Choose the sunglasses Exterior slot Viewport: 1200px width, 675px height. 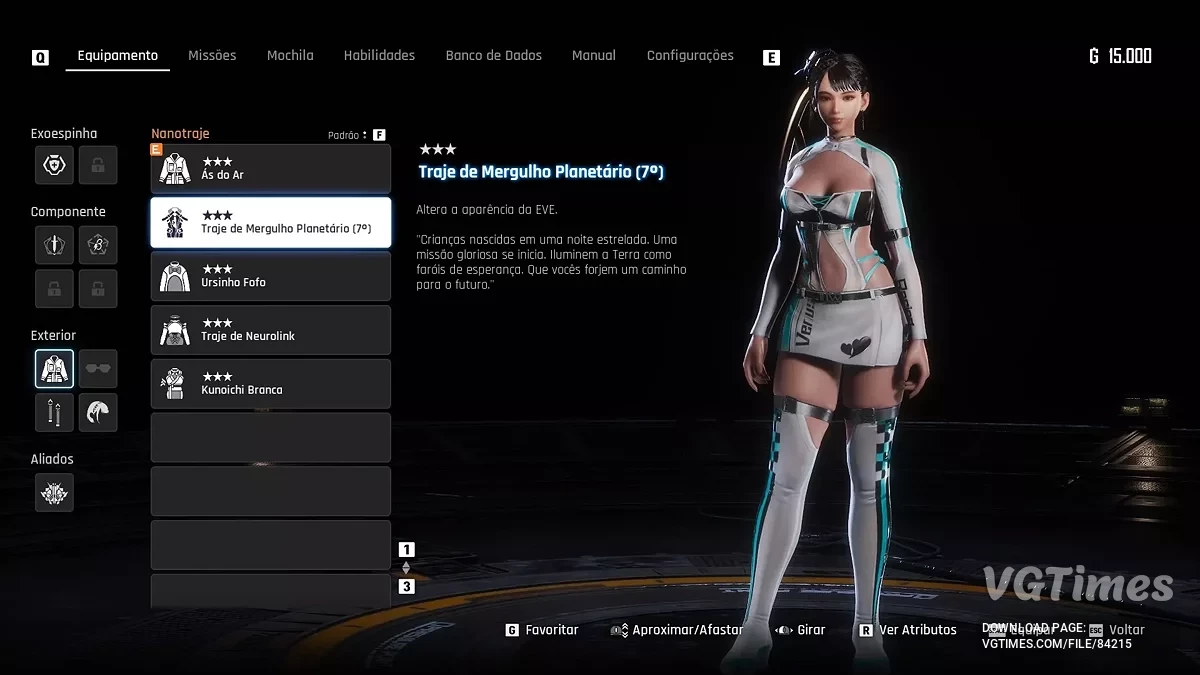(x=98, y=369)
